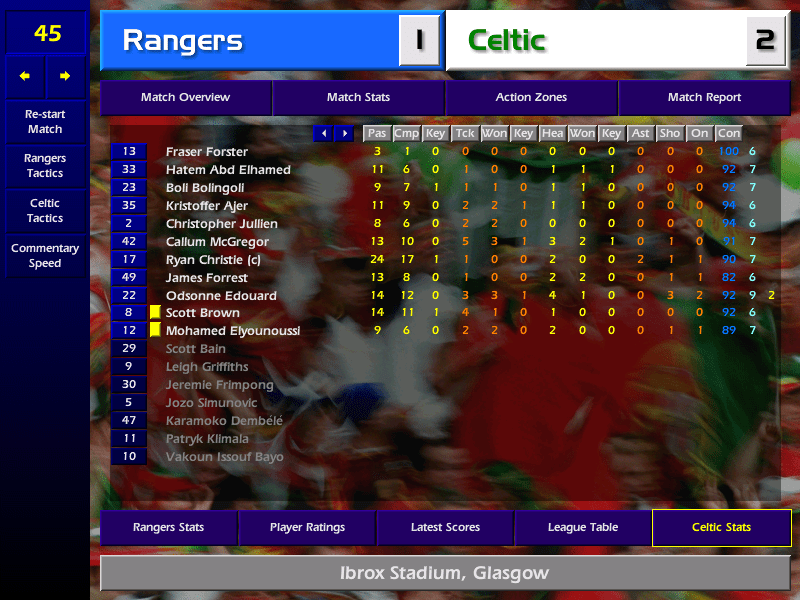
Task: Show the Action Zones view
Action: [531, 98]
